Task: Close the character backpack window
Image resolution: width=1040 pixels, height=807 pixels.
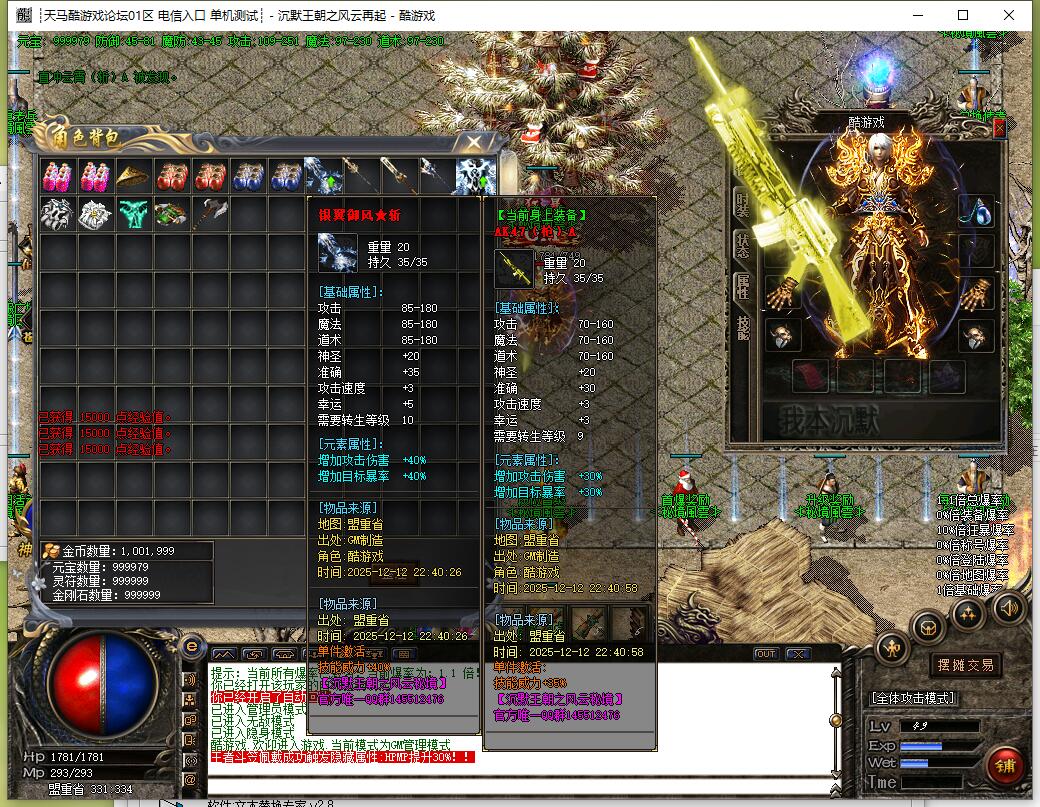Action: click(x=474, y=143)
